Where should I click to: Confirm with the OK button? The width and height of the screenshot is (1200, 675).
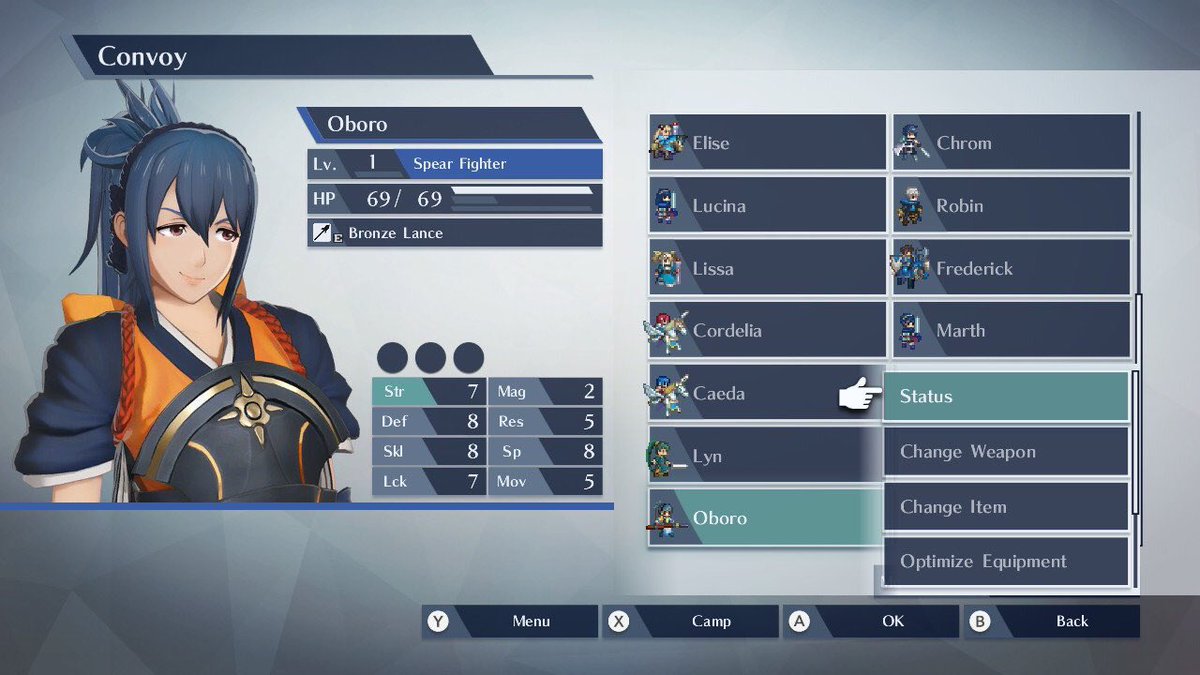(x=871, y=621)
